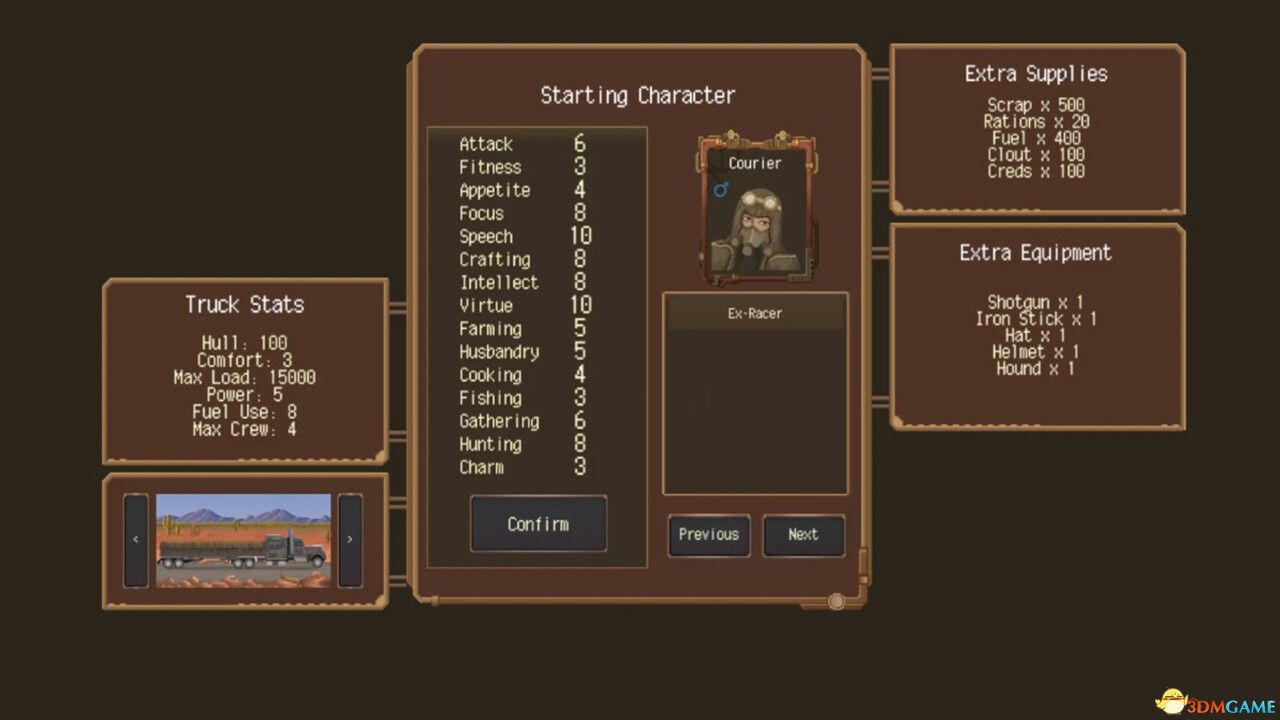The width and height of the screenshot is (1280, 720).
Task: Click the Hull value in Truck Stats
Action: tap(243, 343)
